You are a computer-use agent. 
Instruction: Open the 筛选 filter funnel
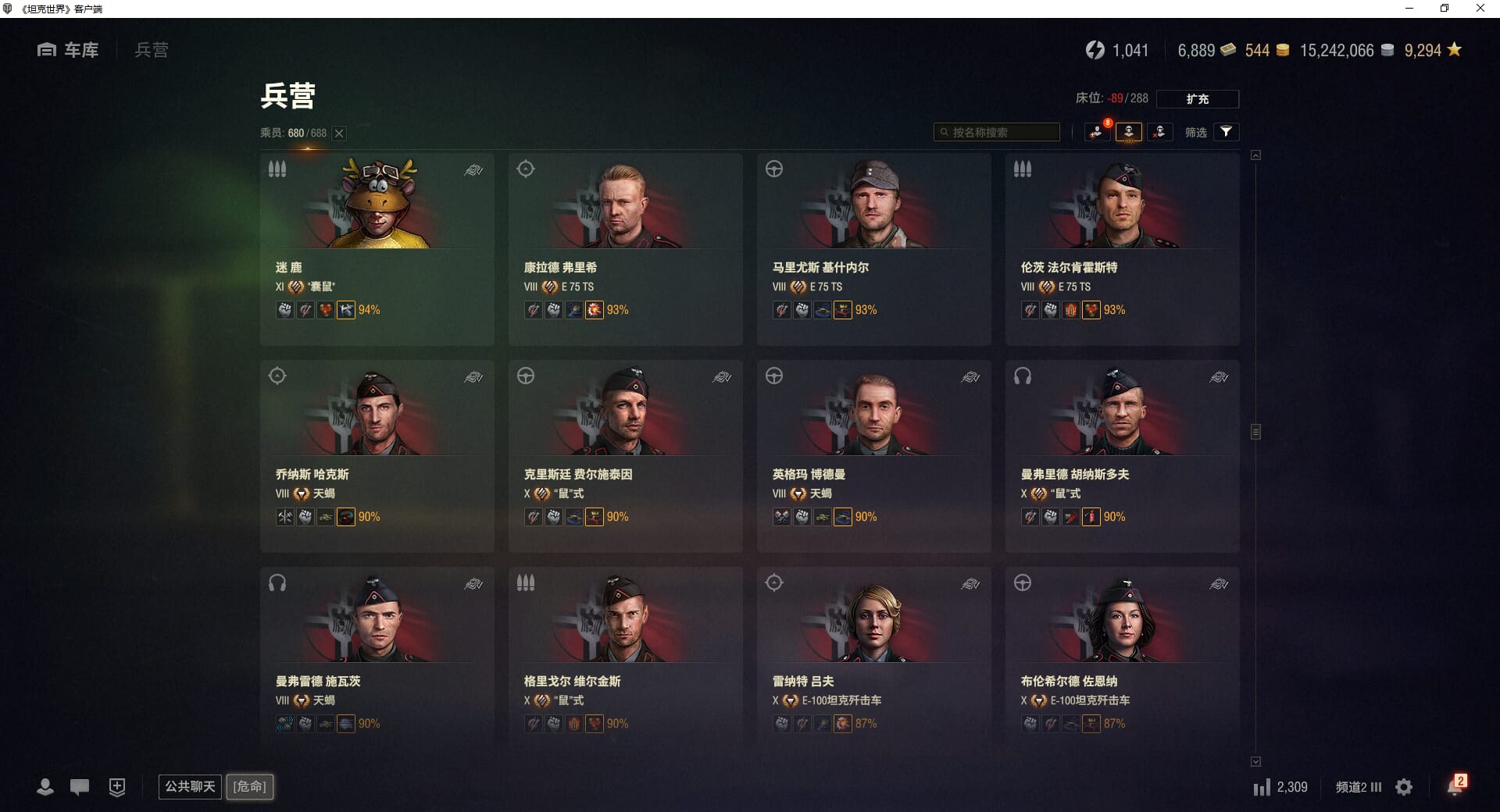[x=1226, y=132]
